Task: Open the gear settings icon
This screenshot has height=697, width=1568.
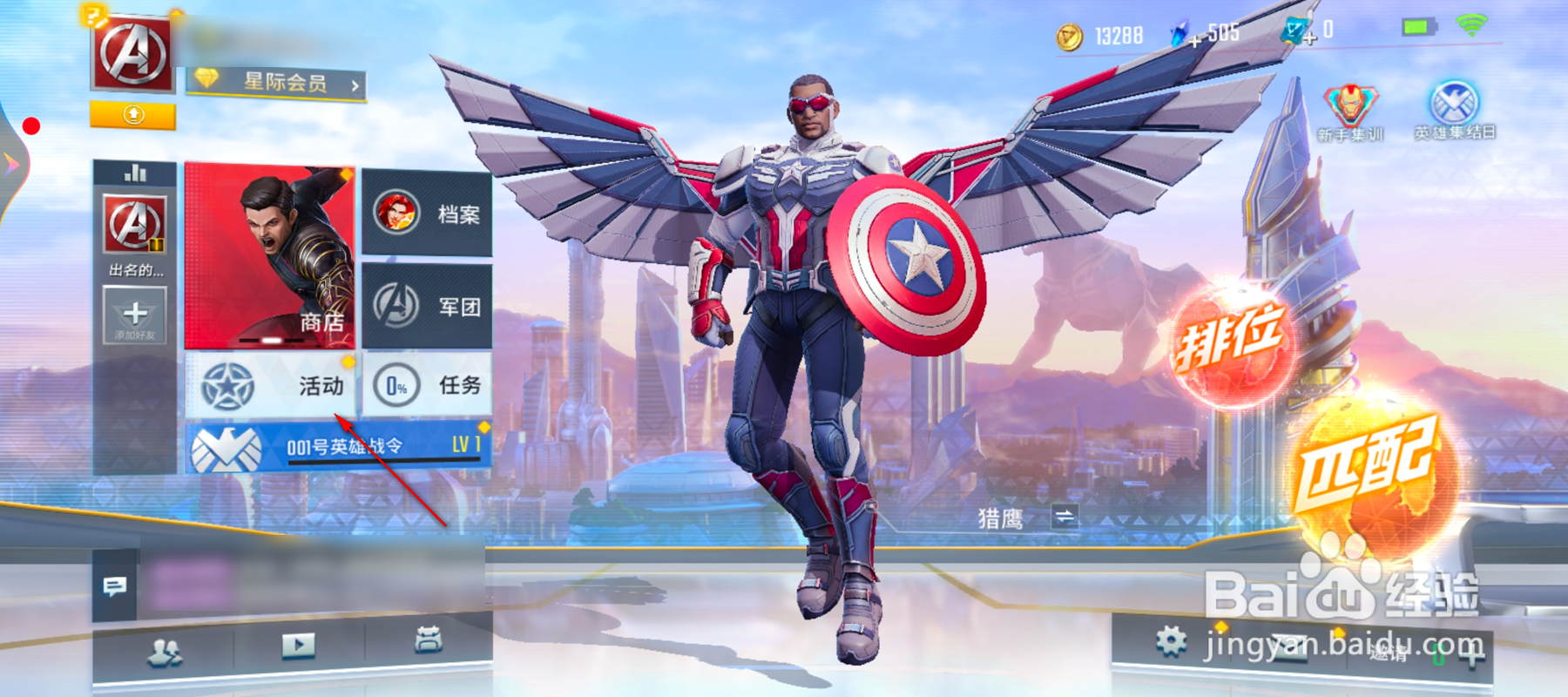Action: click(x=1171, y=643)
